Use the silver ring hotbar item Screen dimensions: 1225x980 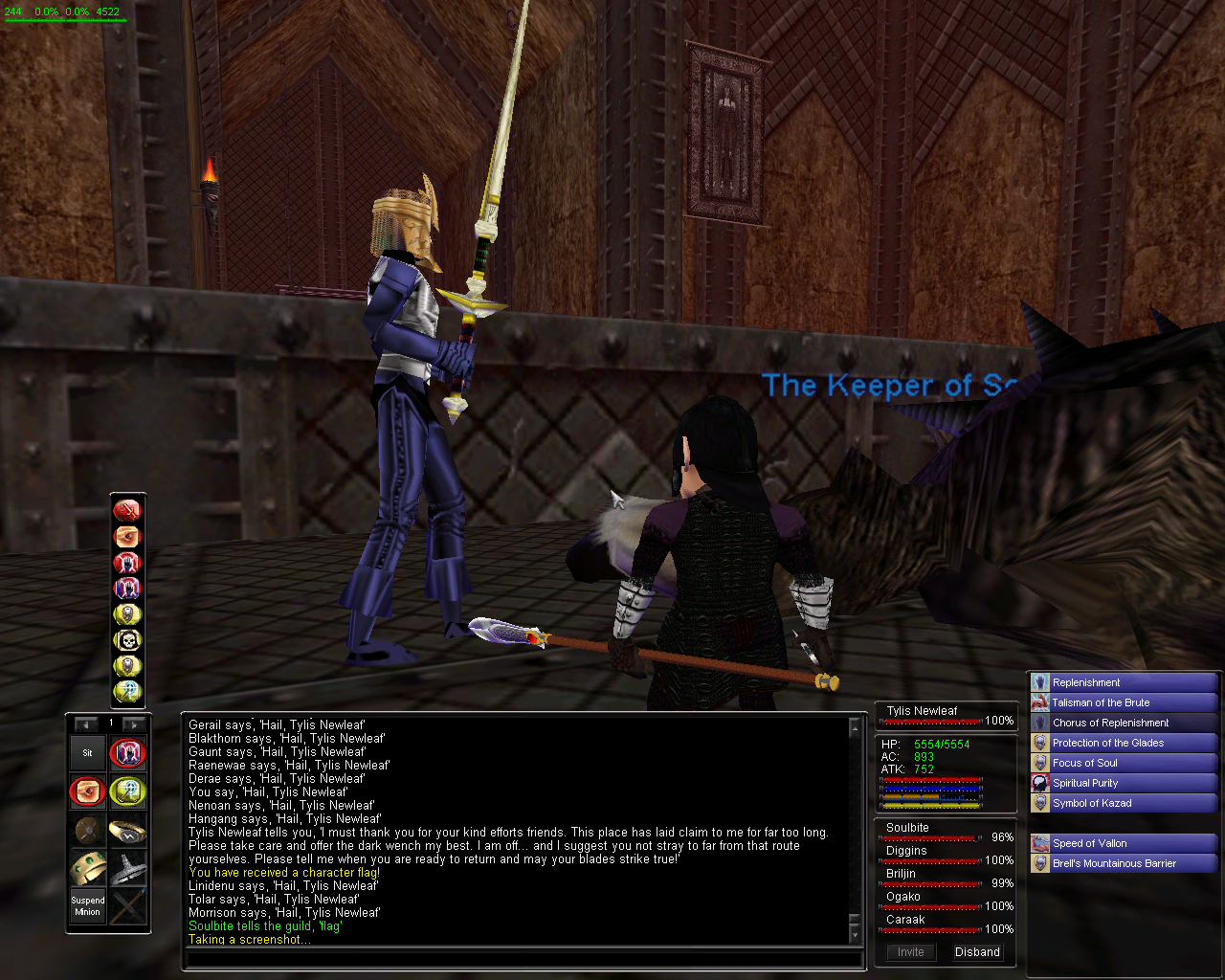[x=127, y=831]
